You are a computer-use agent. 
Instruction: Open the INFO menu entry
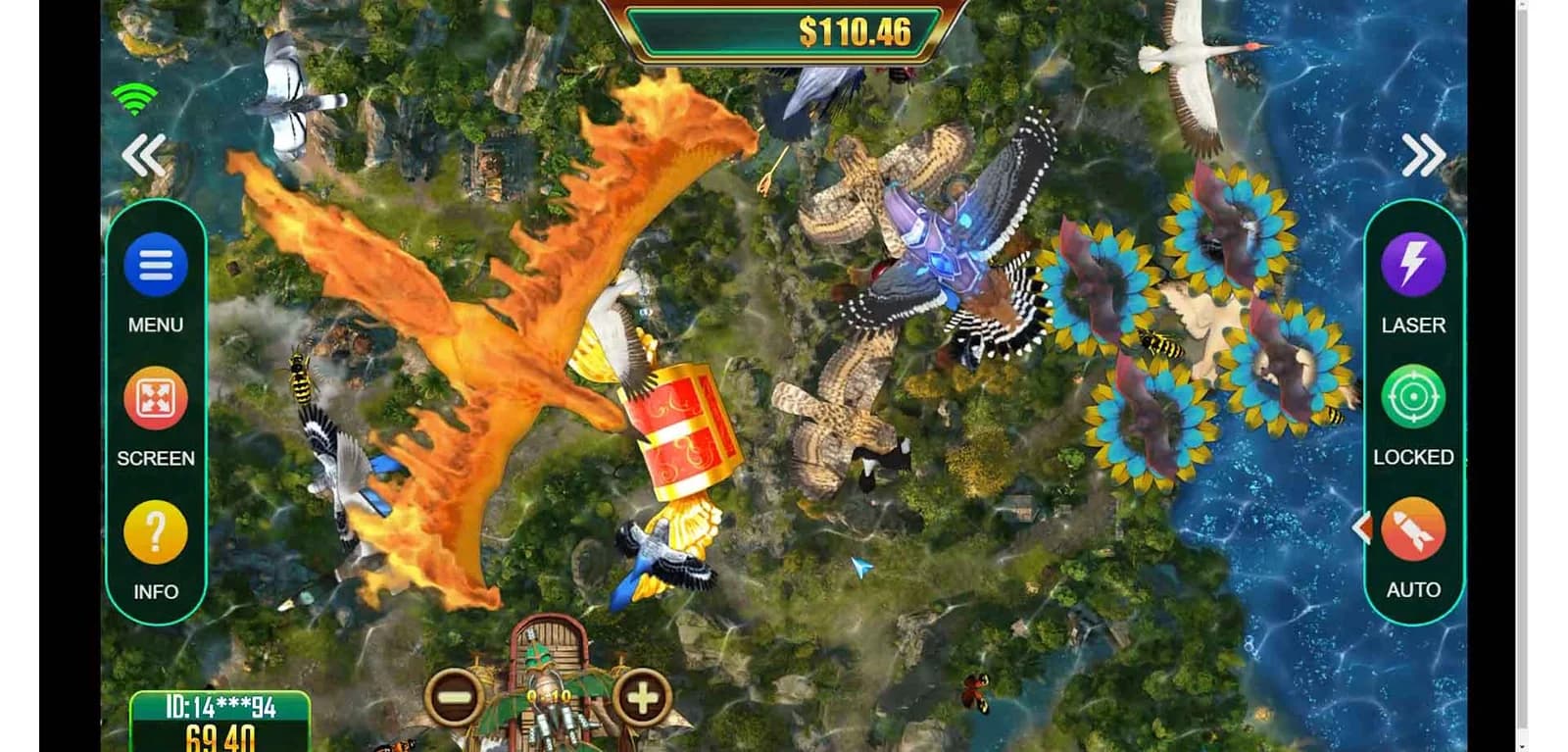[x=154, y=530]
